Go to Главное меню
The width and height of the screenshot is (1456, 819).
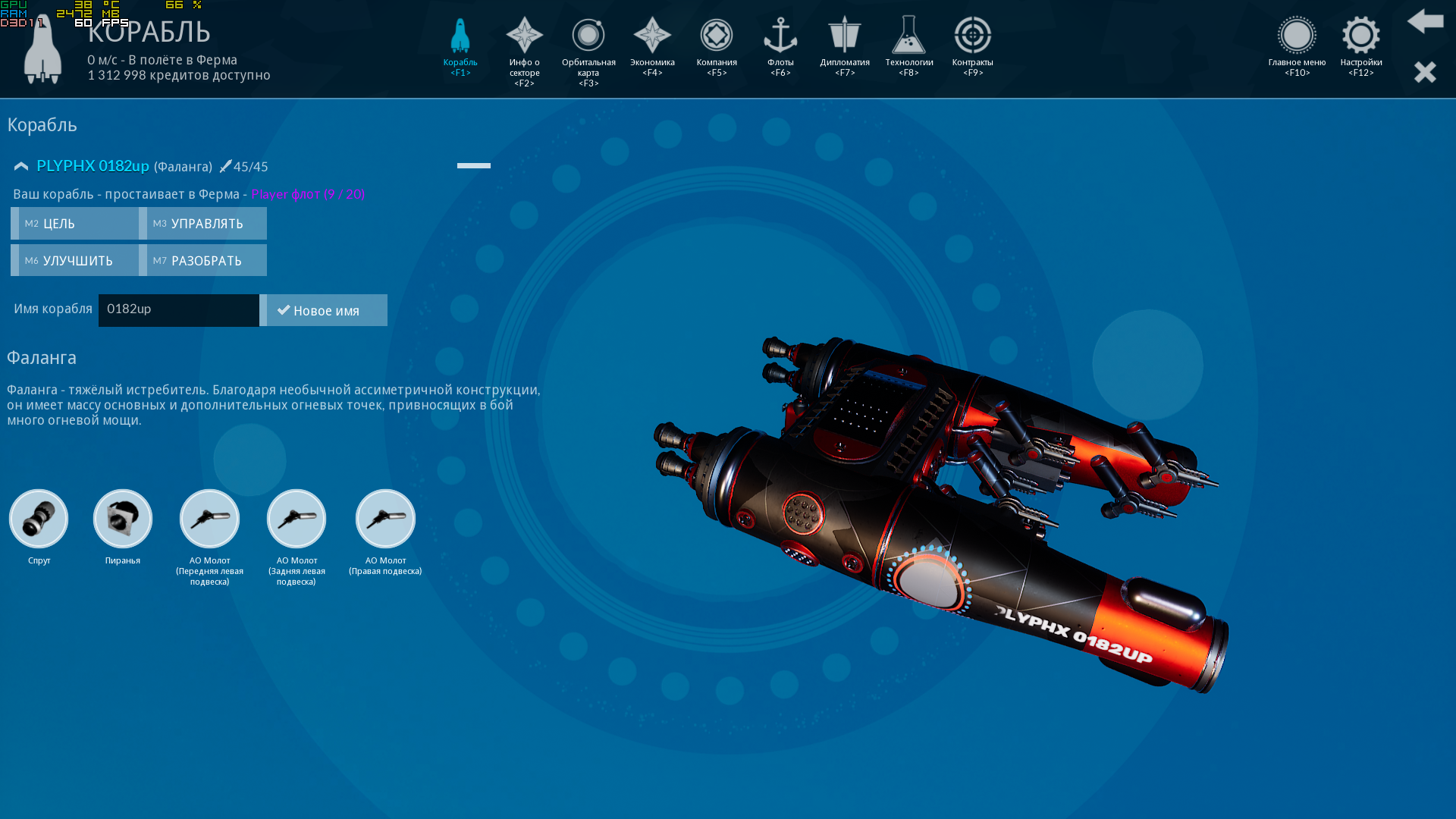1297,45
